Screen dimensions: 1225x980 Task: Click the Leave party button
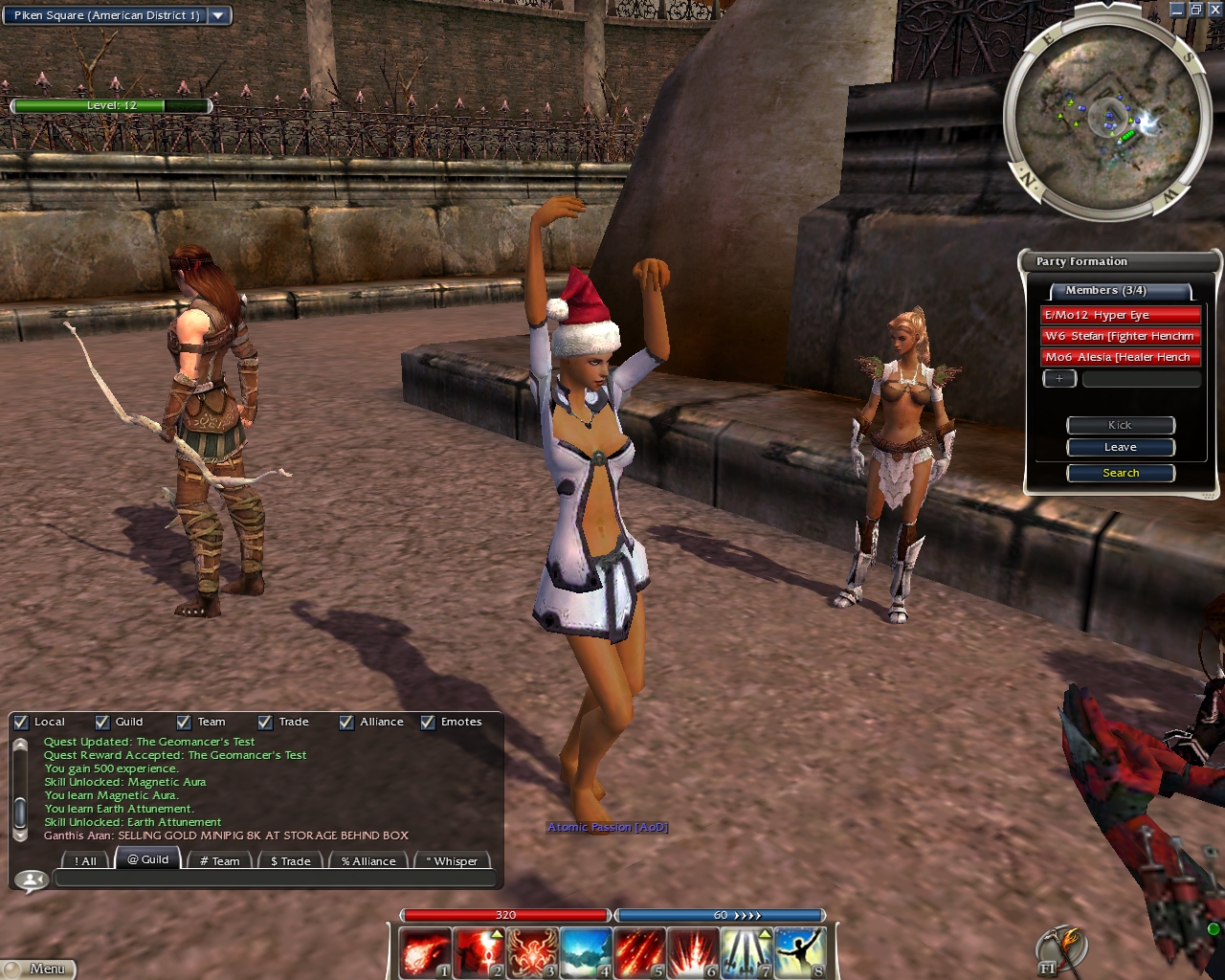[x=1121, y=447]
